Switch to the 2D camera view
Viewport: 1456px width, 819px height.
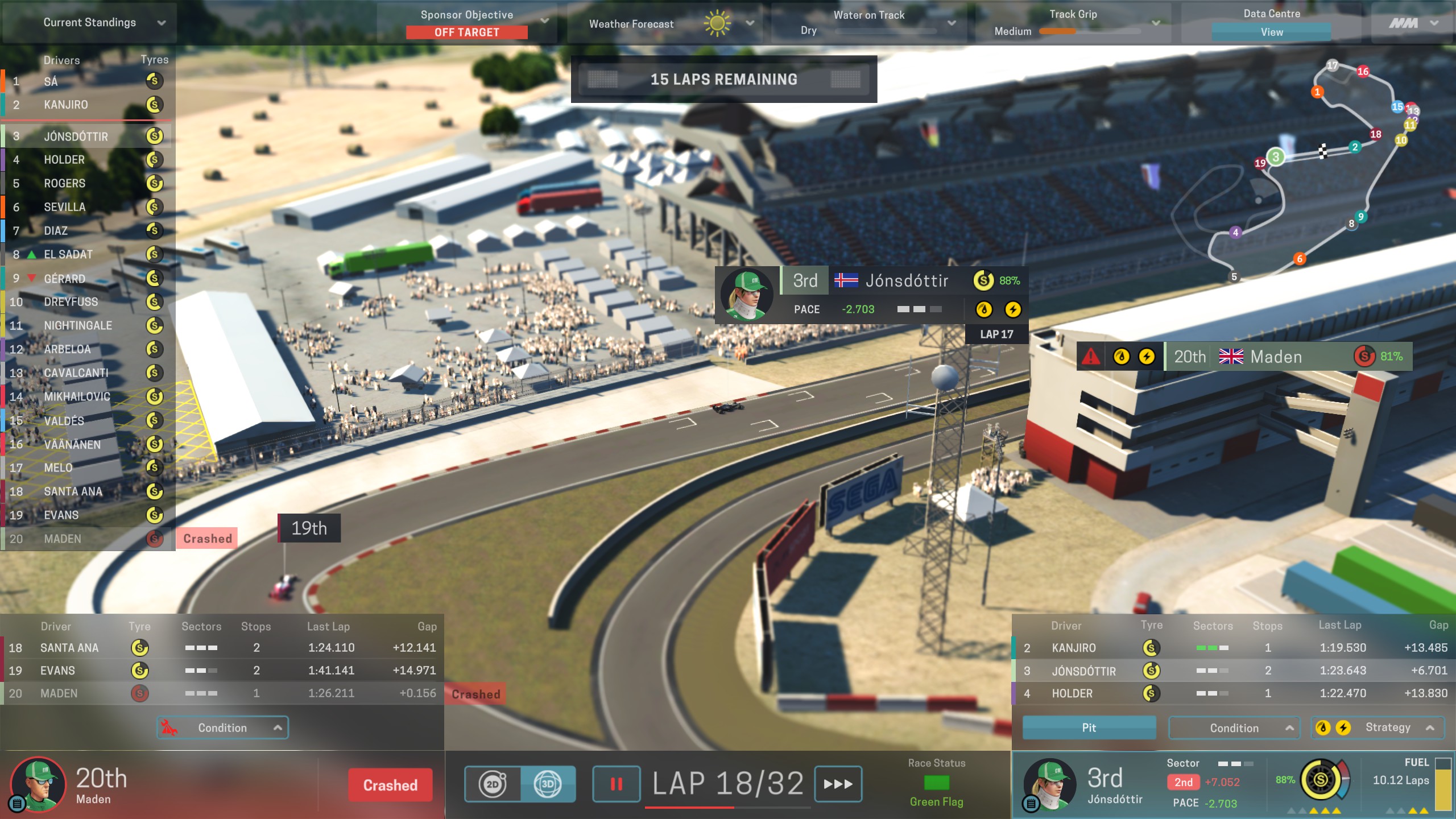pyautogui.click(x=493, y=784)
